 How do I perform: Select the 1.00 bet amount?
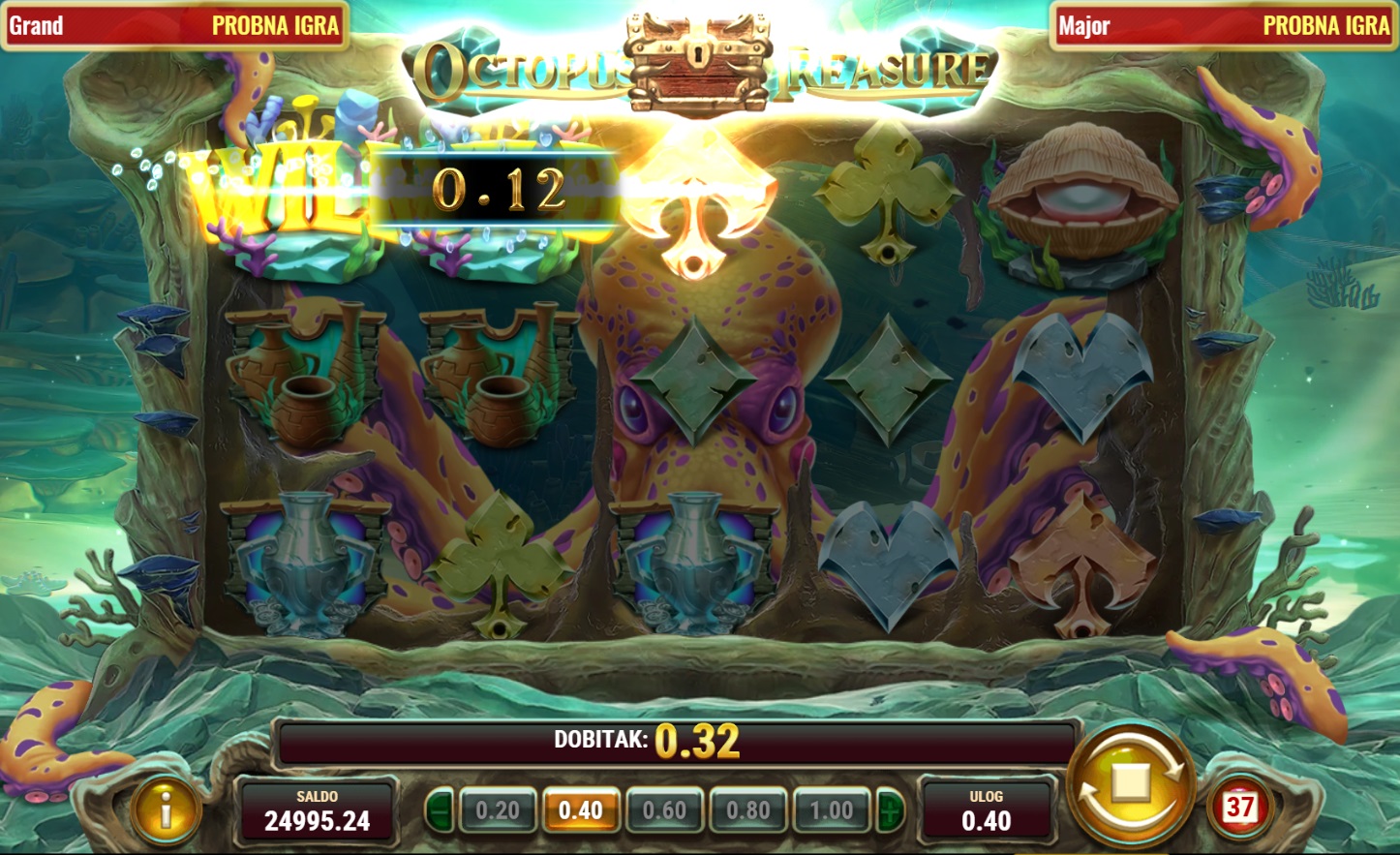click(832, 810)
